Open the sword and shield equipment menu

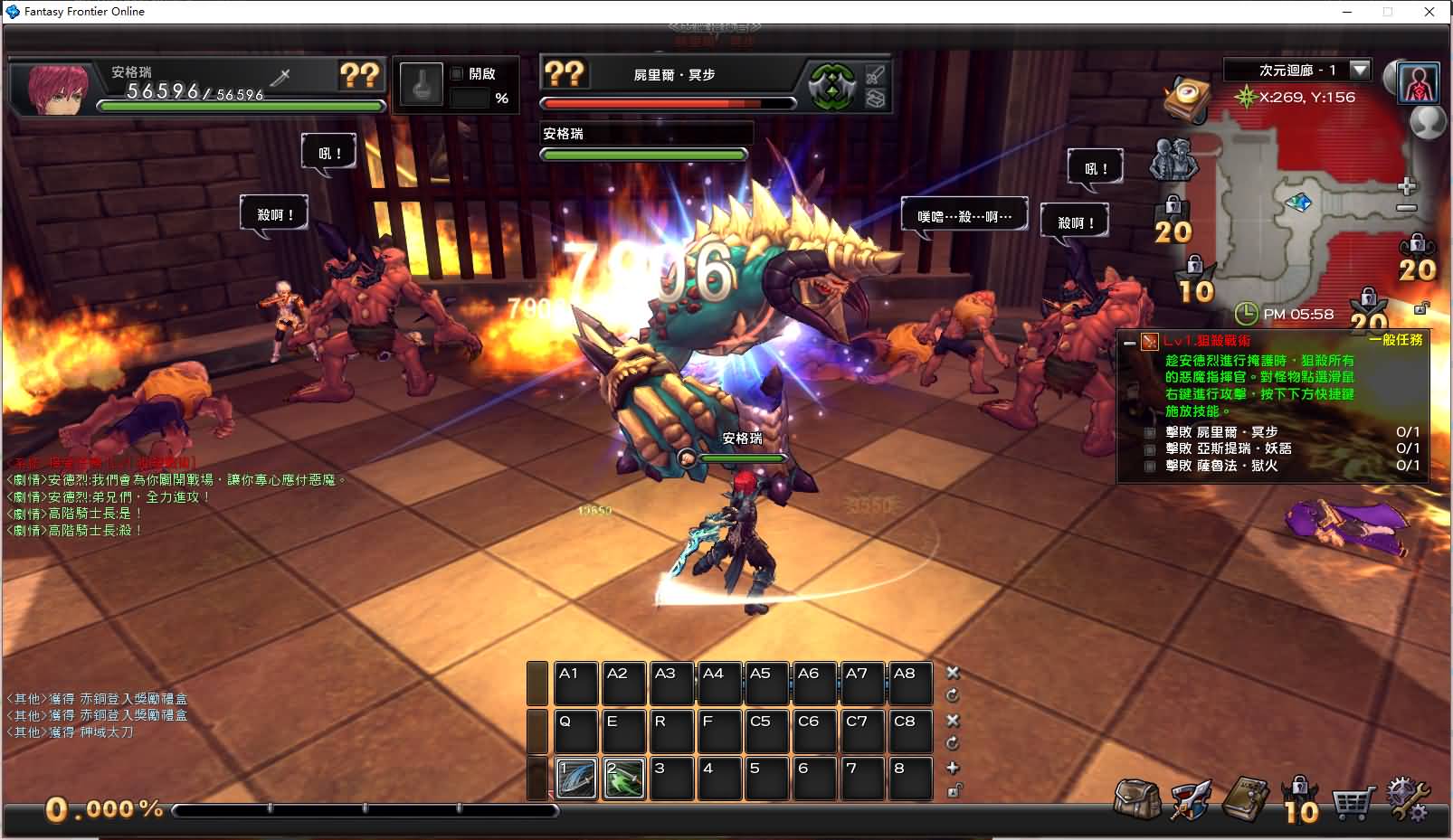[1191, 799]
